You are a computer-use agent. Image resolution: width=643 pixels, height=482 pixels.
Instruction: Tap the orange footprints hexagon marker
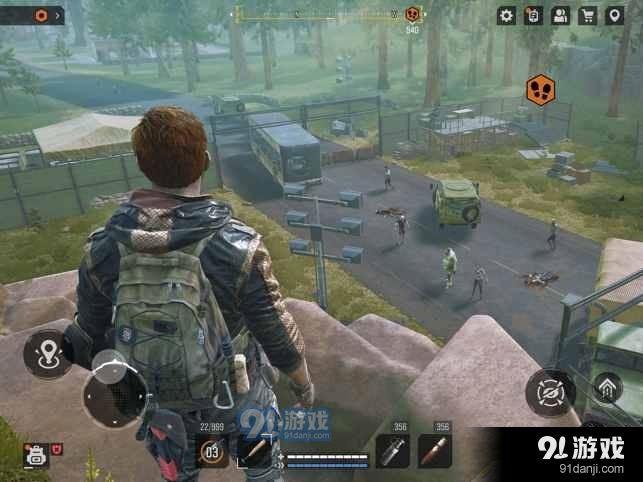click(x=541, y=90)
